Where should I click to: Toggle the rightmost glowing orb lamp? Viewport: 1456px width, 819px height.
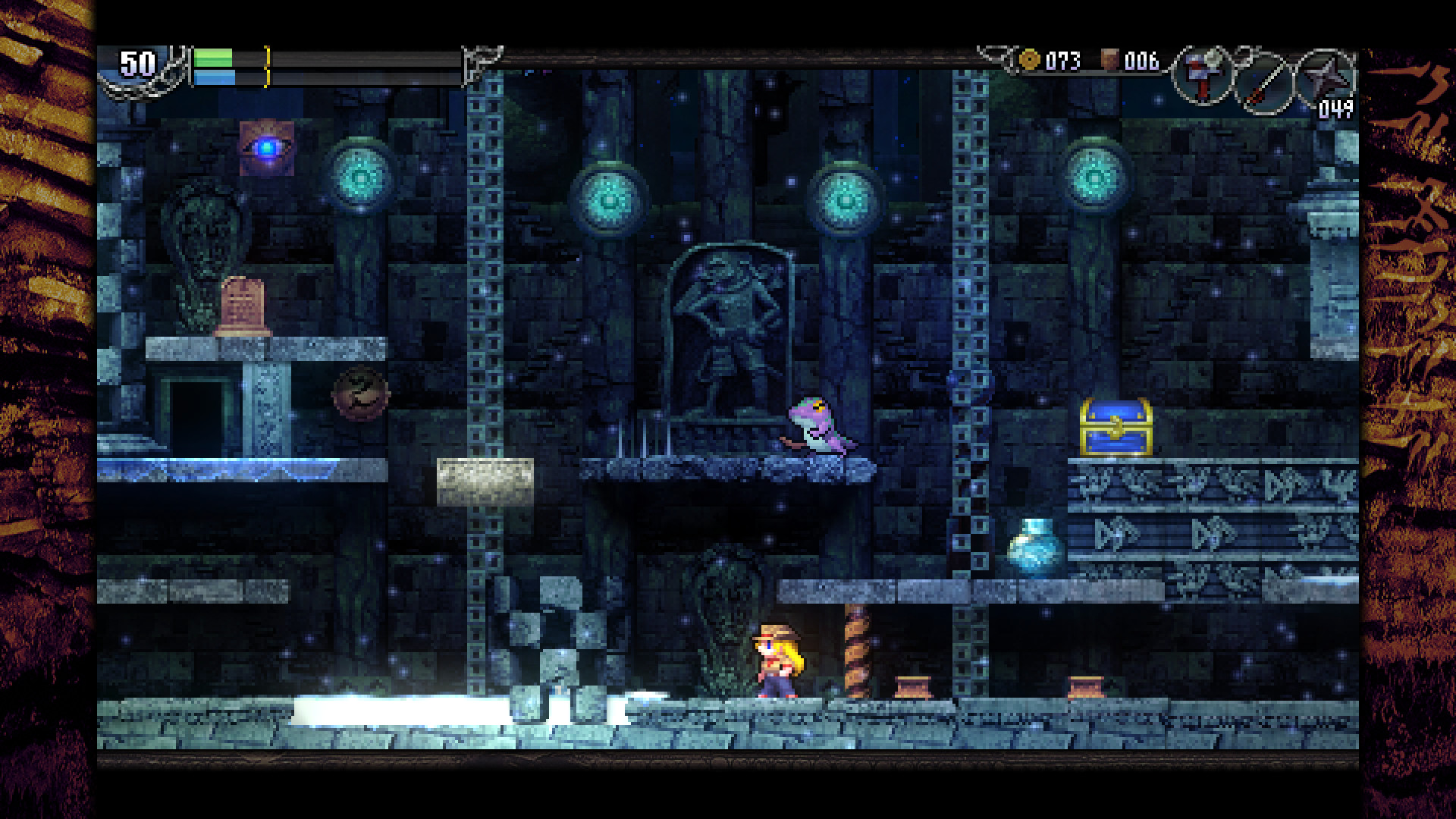1094,180
